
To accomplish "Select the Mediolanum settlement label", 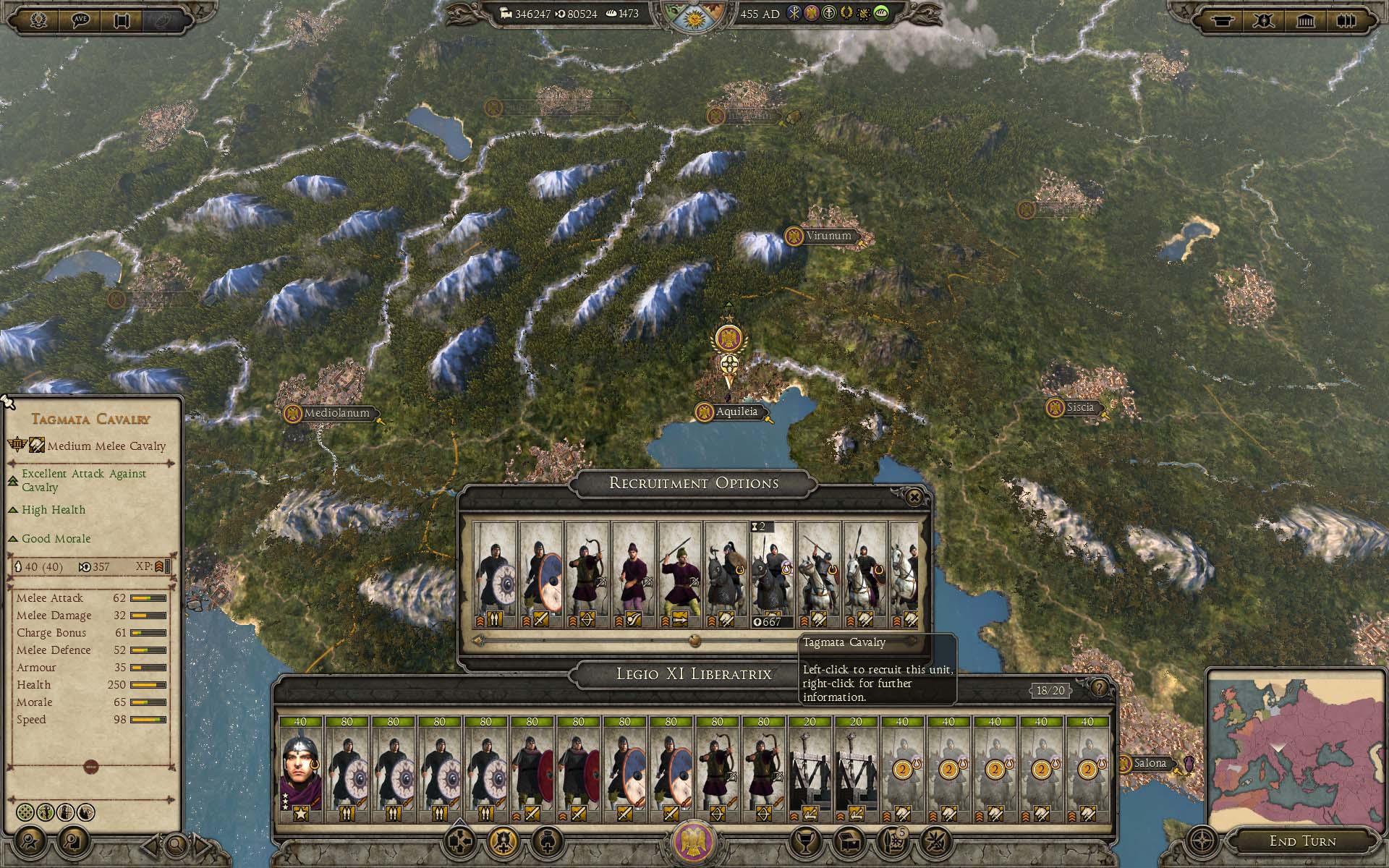I will click(336, 414).
